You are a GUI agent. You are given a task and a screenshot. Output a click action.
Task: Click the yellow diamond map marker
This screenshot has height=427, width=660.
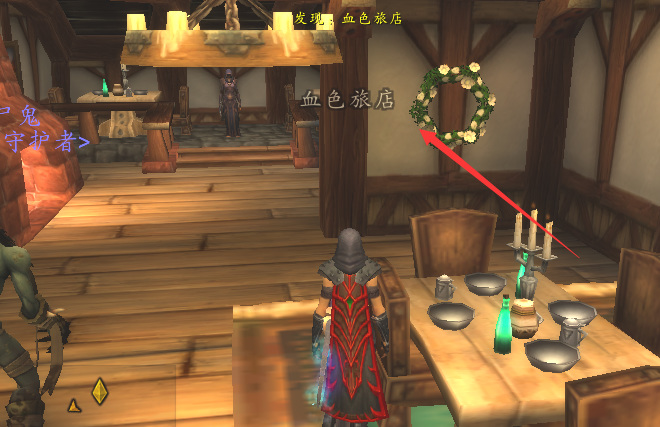(99, 391)
